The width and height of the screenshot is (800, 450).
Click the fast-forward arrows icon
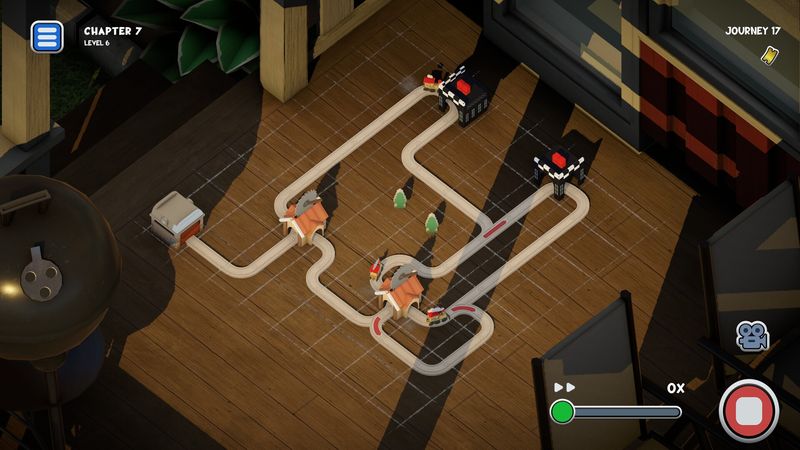pos(565,387)
